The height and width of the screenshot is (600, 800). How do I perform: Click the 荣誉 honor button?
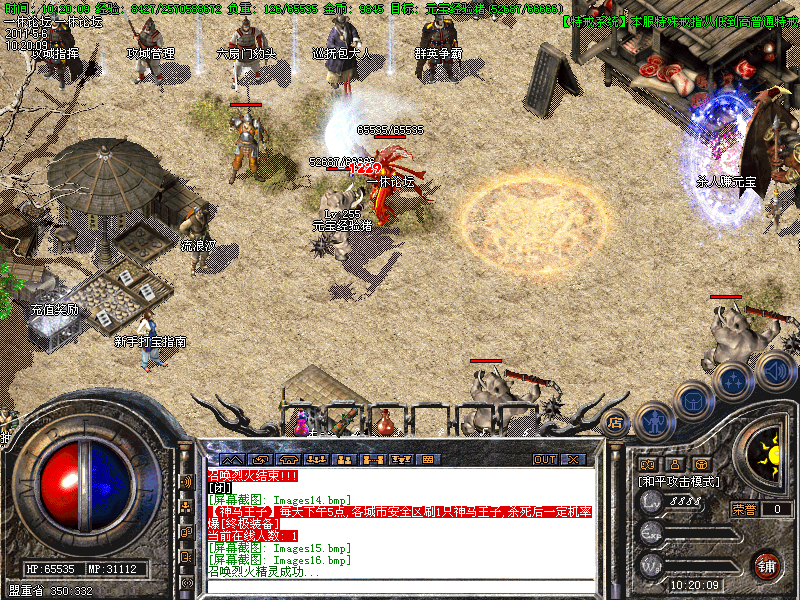(x=743, y=509)
